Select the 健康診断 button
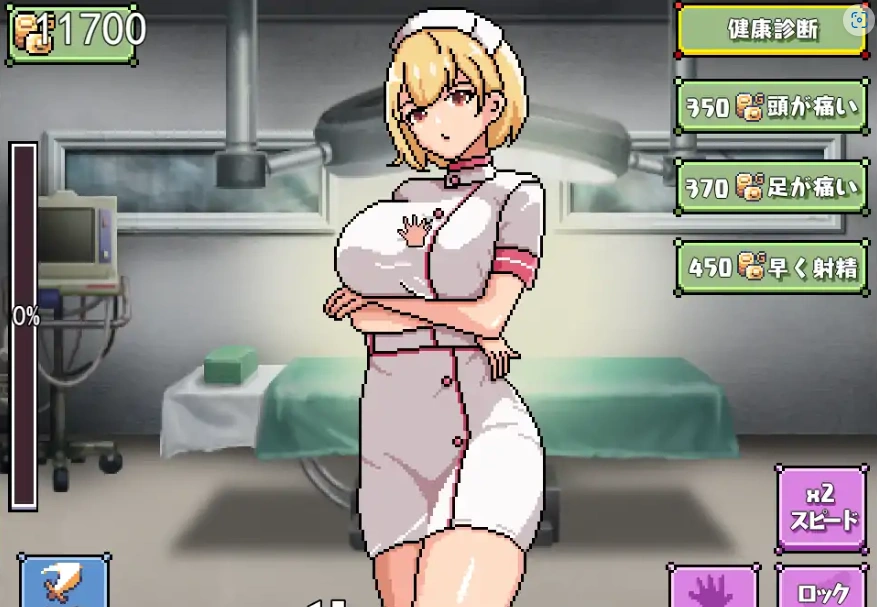The width and height of the screenshot is (877, 607). click(x=771, y=30)
